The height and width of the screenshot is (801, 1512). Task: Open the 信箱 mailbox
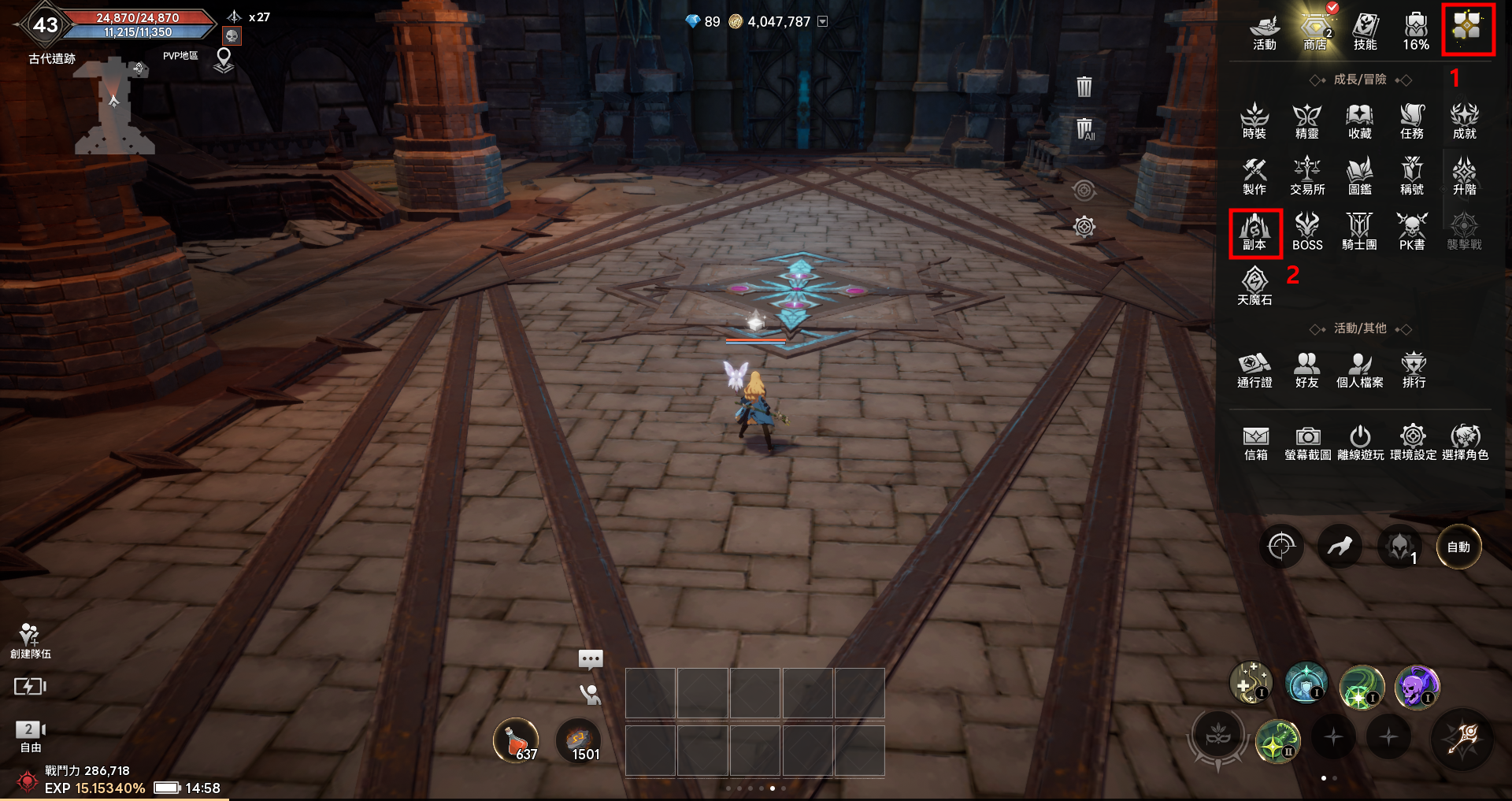1256,443
